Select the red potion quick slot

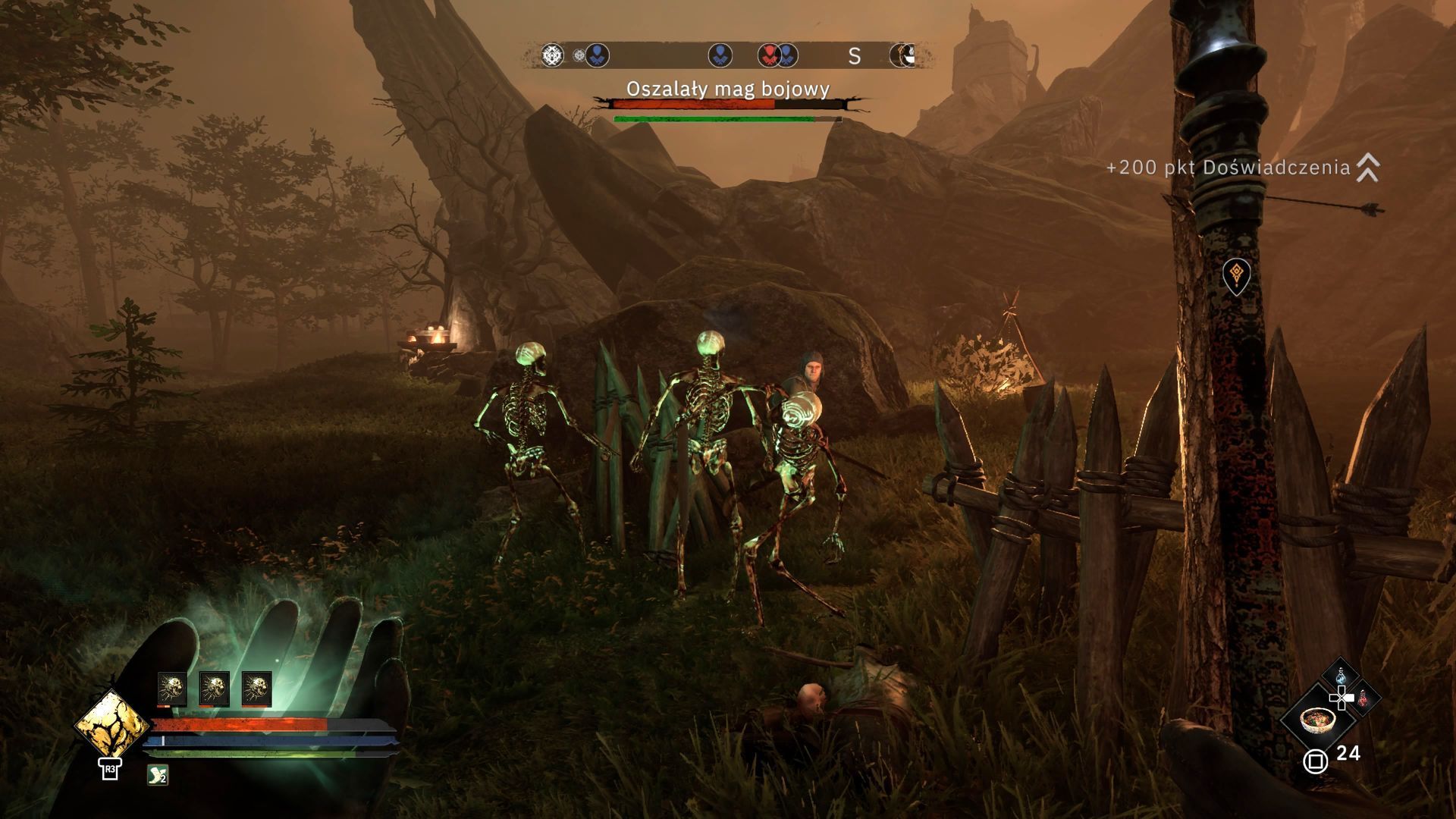(1363, 698)
